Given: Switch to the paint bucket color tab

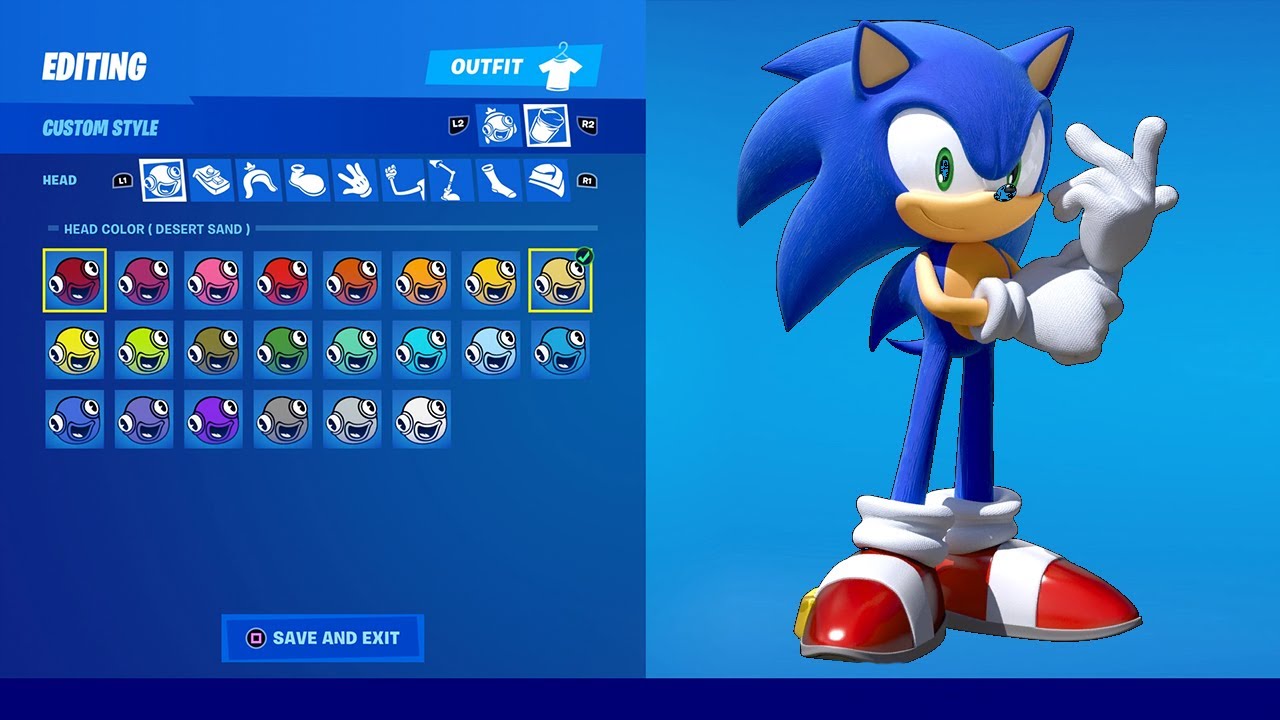Looking at the screenshot, I should coord(546,126).
